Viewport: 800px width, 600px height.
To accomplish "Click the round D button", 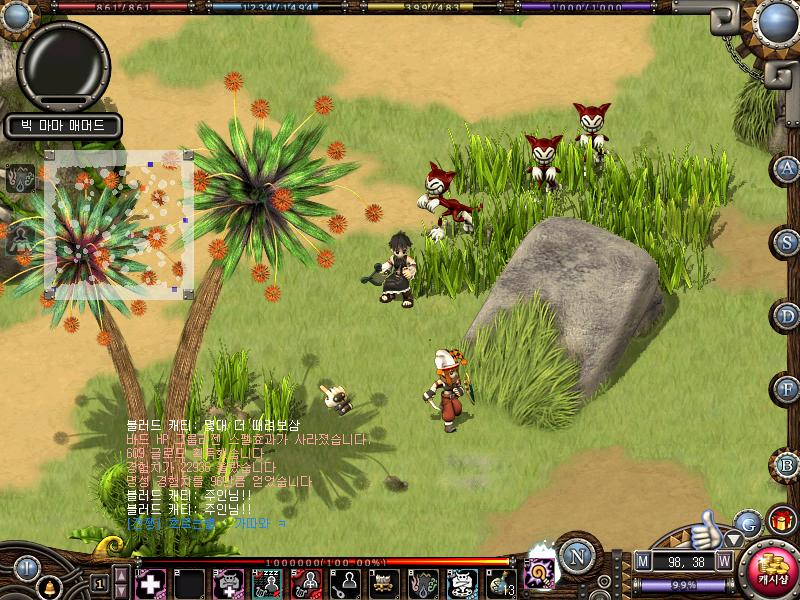I will 788,316.
